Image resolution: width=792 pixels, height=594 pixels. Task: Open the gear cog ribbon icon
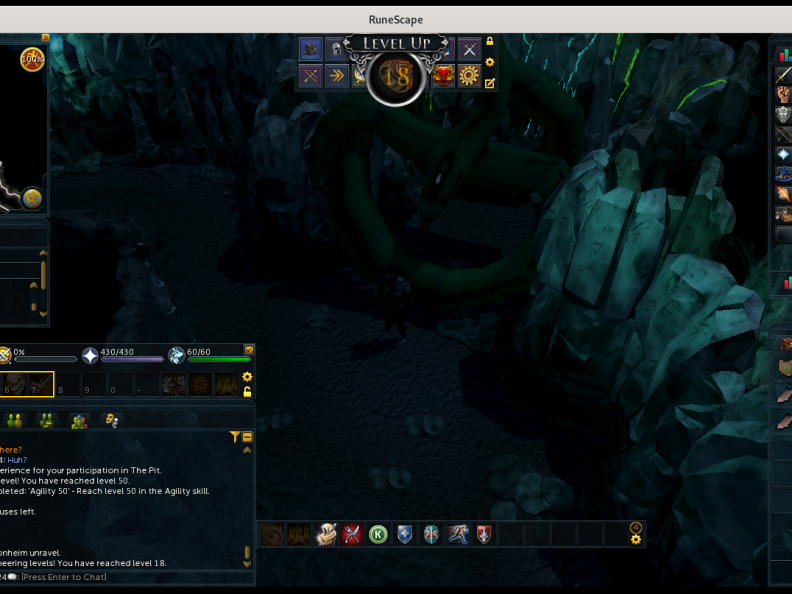pos(469,76)
